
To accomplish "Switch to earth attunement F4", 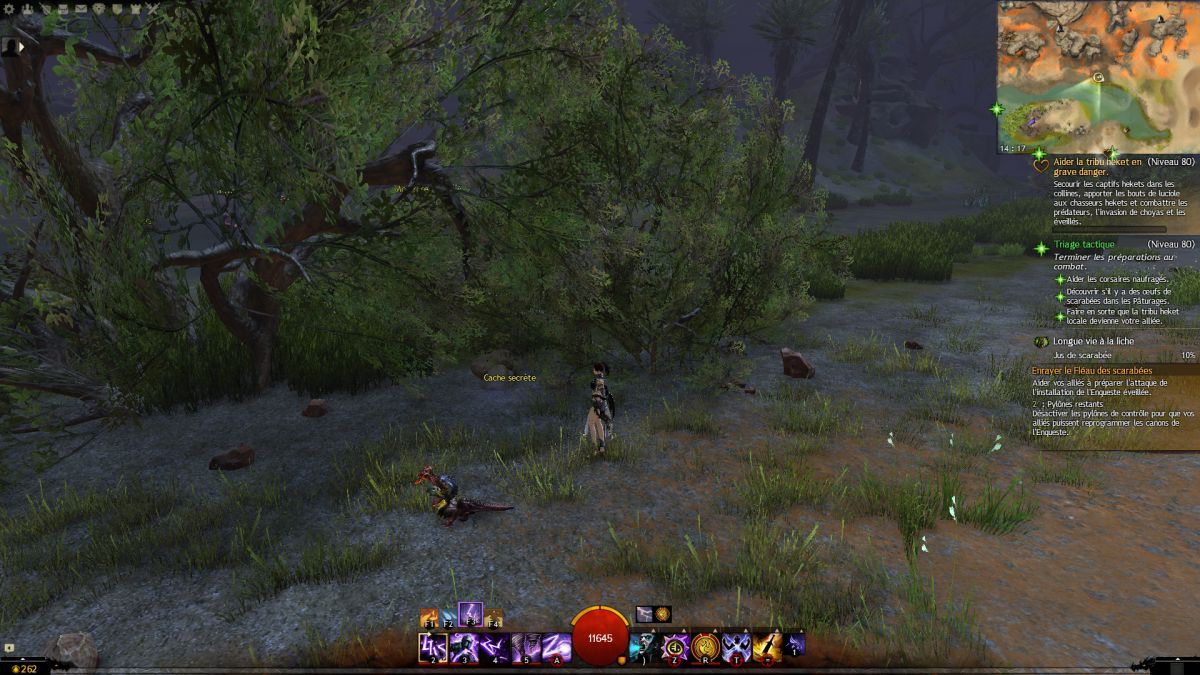I will pos(492,618).
